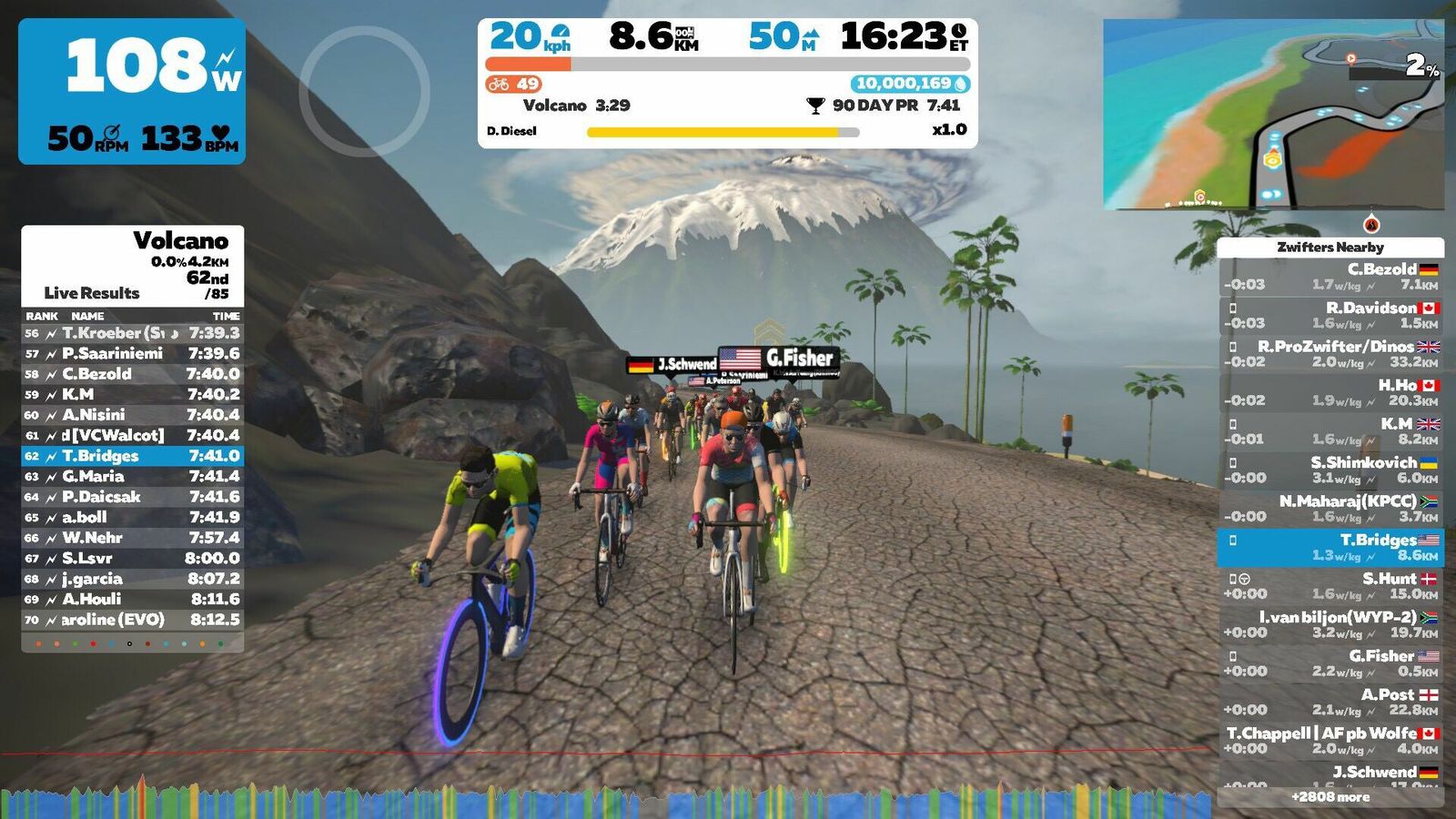Choose W.Nehr in the results leaderboard
The height and width of the screenshot is (819, 1456).
132,538
